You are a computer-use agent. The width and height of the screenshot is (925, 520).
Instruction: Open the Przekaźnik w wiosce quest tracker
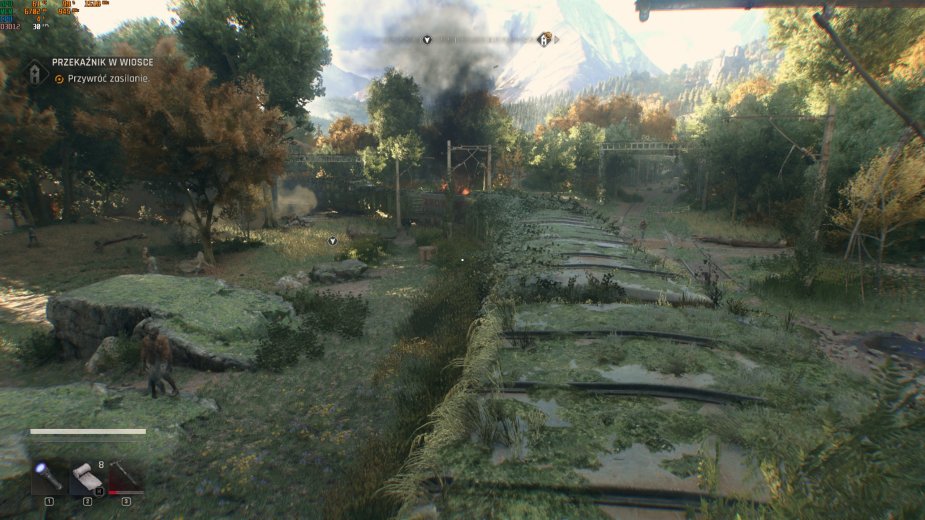click(x=102, y=62)
